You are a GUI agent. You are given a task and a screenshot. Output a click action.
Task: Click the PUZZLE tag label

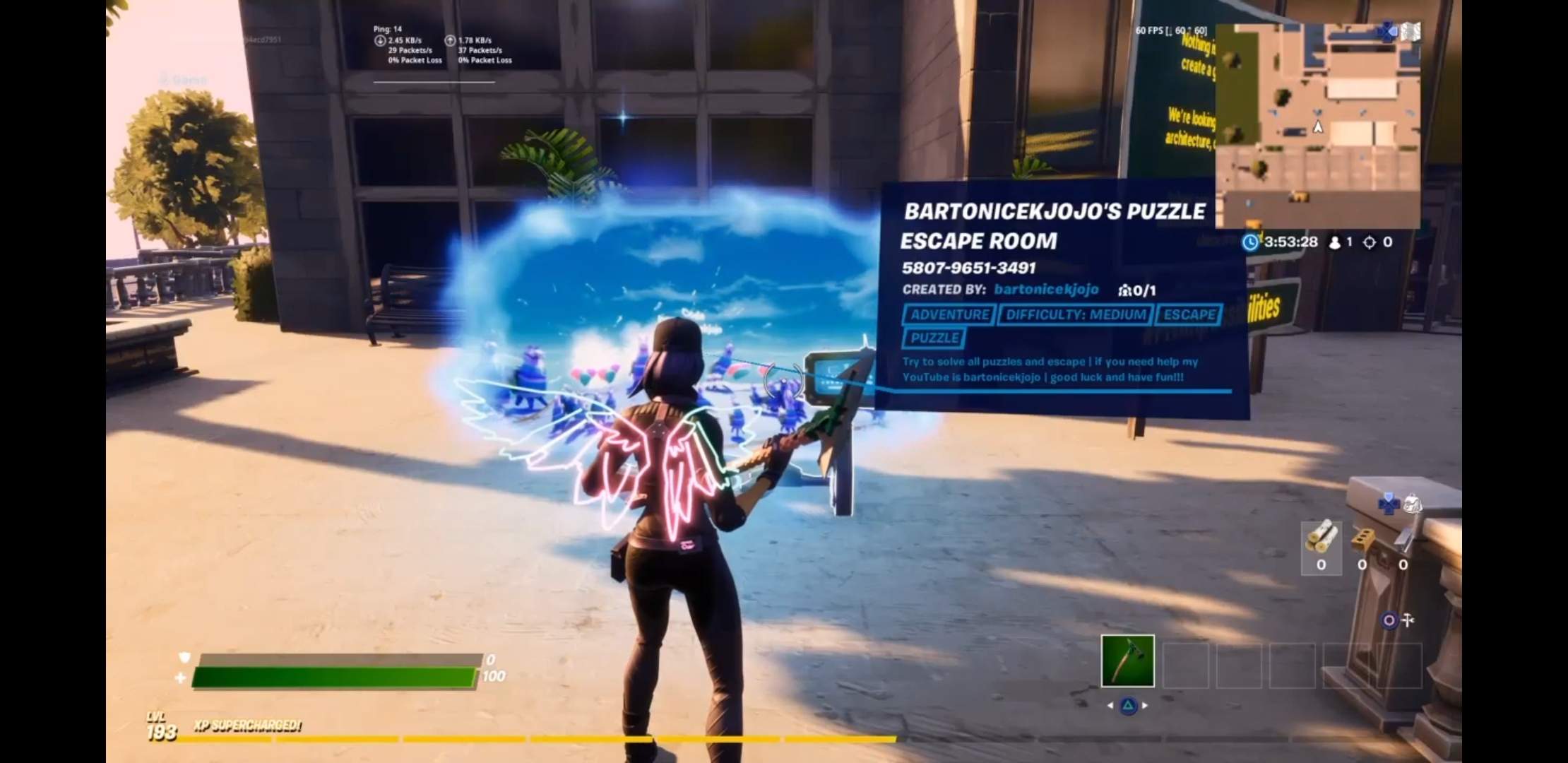pos(934,338)
